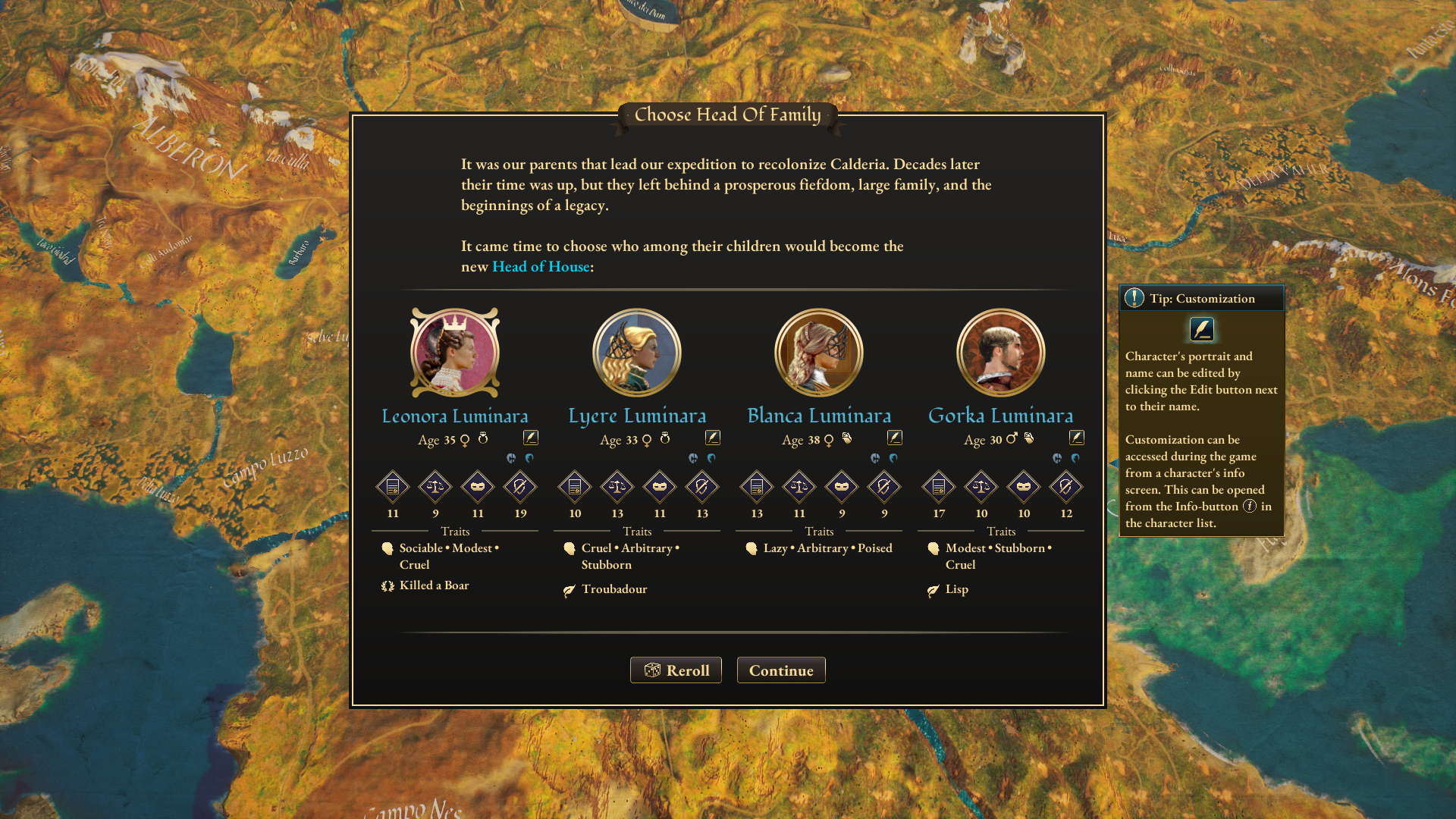Edit Leonora Luminara's portrait and name
Image resolution: width=1456 pixels, height=819 pixels.
click(x=531, y=438)
